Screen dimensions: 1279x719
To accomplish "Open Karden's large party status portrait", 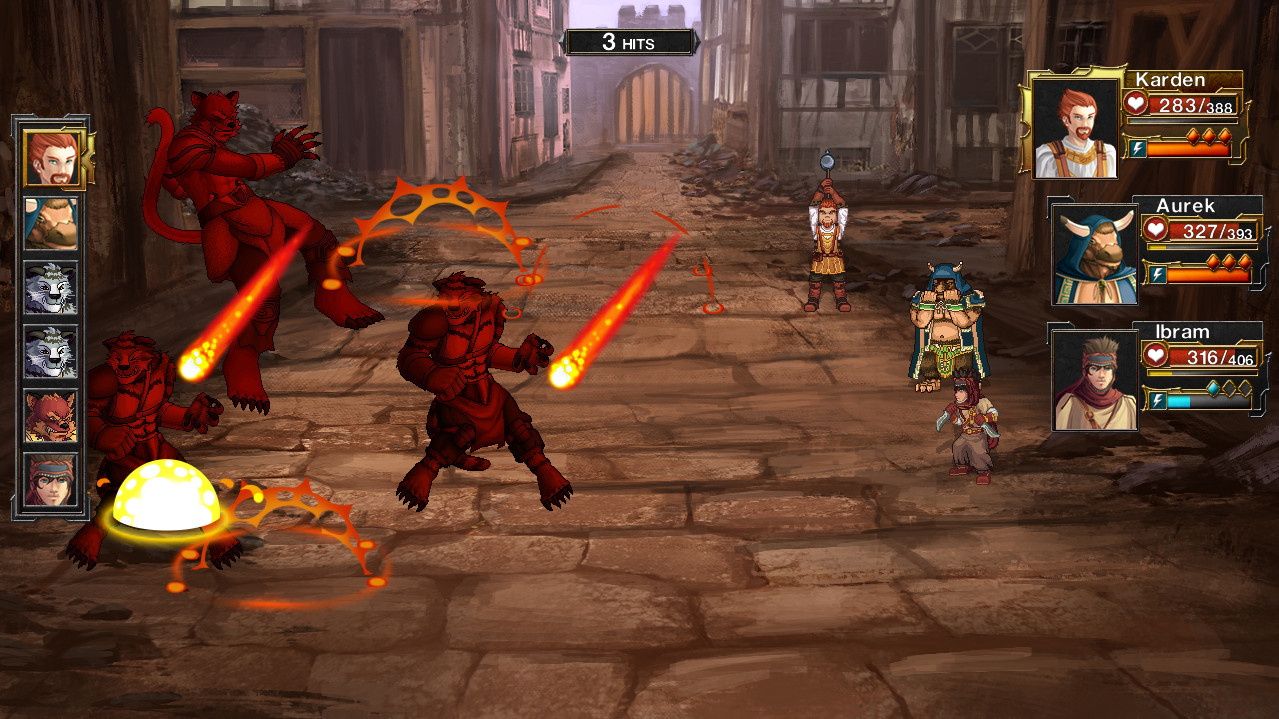I will pyautogui.click(x=1075, y=128).
